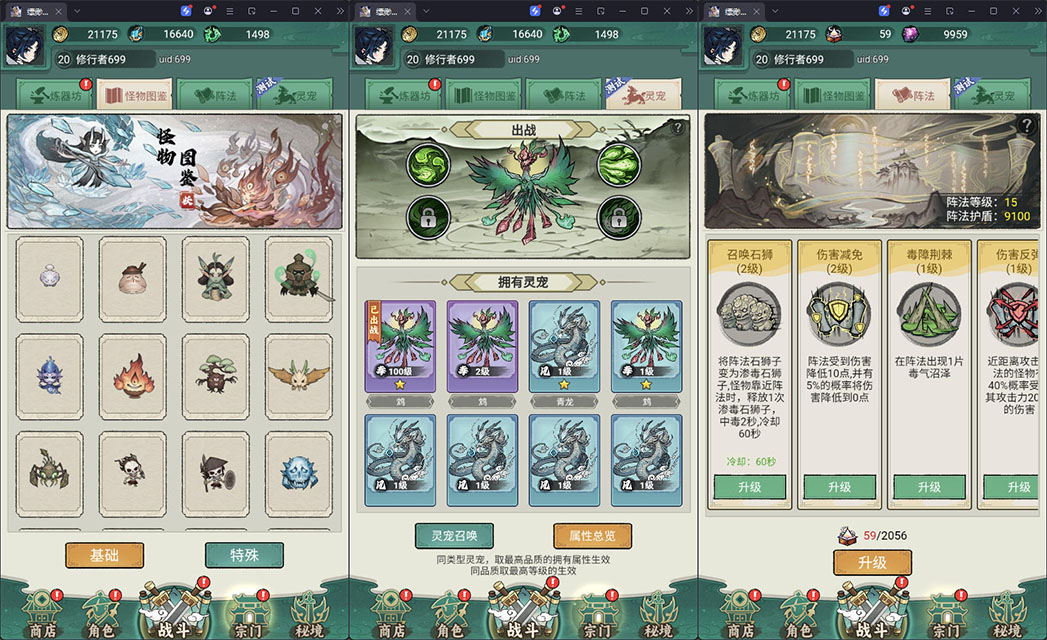The image size is (1047, 640).
Task: Open the straw-hat skeleton with shield entry
Action: (x=215, y=473)
